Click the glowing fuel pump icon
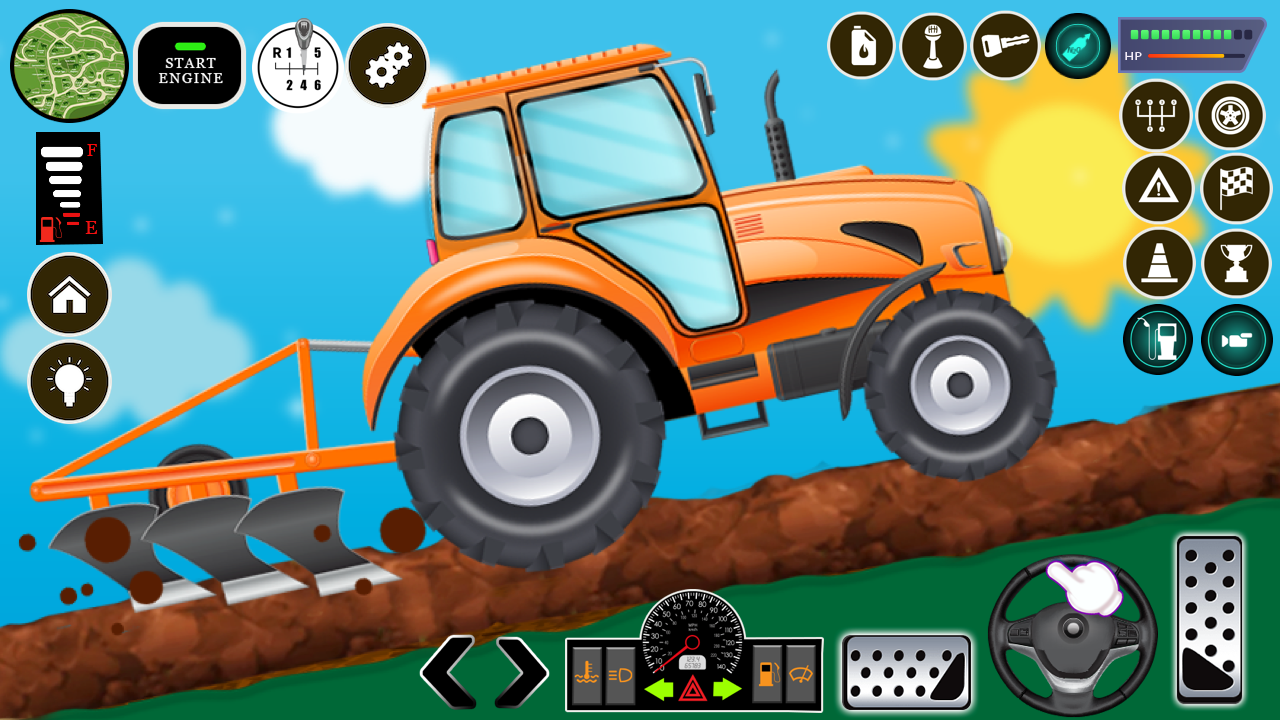This screenshot has width=1280, height=720. click(x=1157, y=339)
